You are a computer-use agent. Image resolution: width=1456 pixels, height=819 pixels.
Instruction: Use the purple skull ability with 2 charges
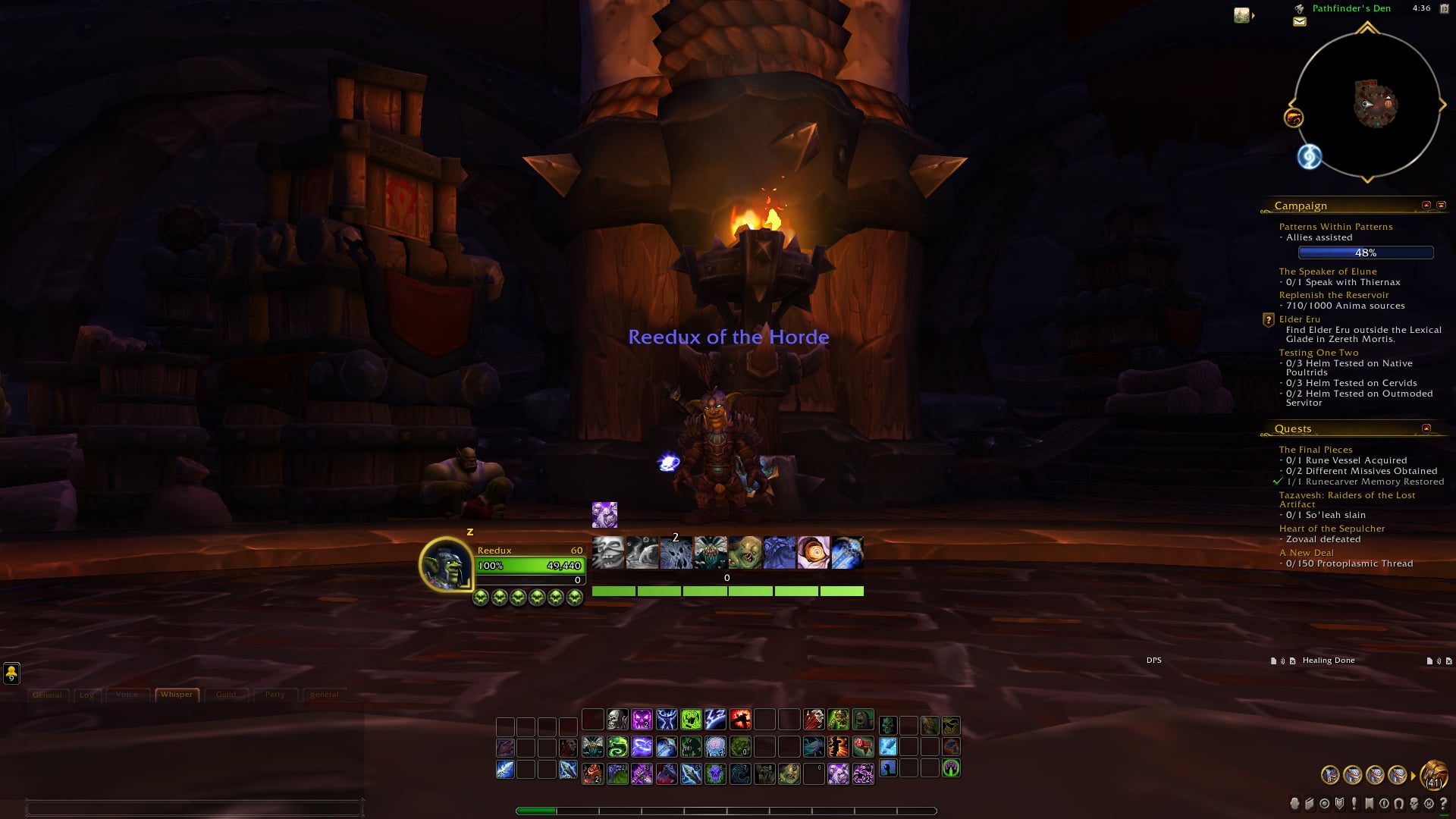point(642,719)
